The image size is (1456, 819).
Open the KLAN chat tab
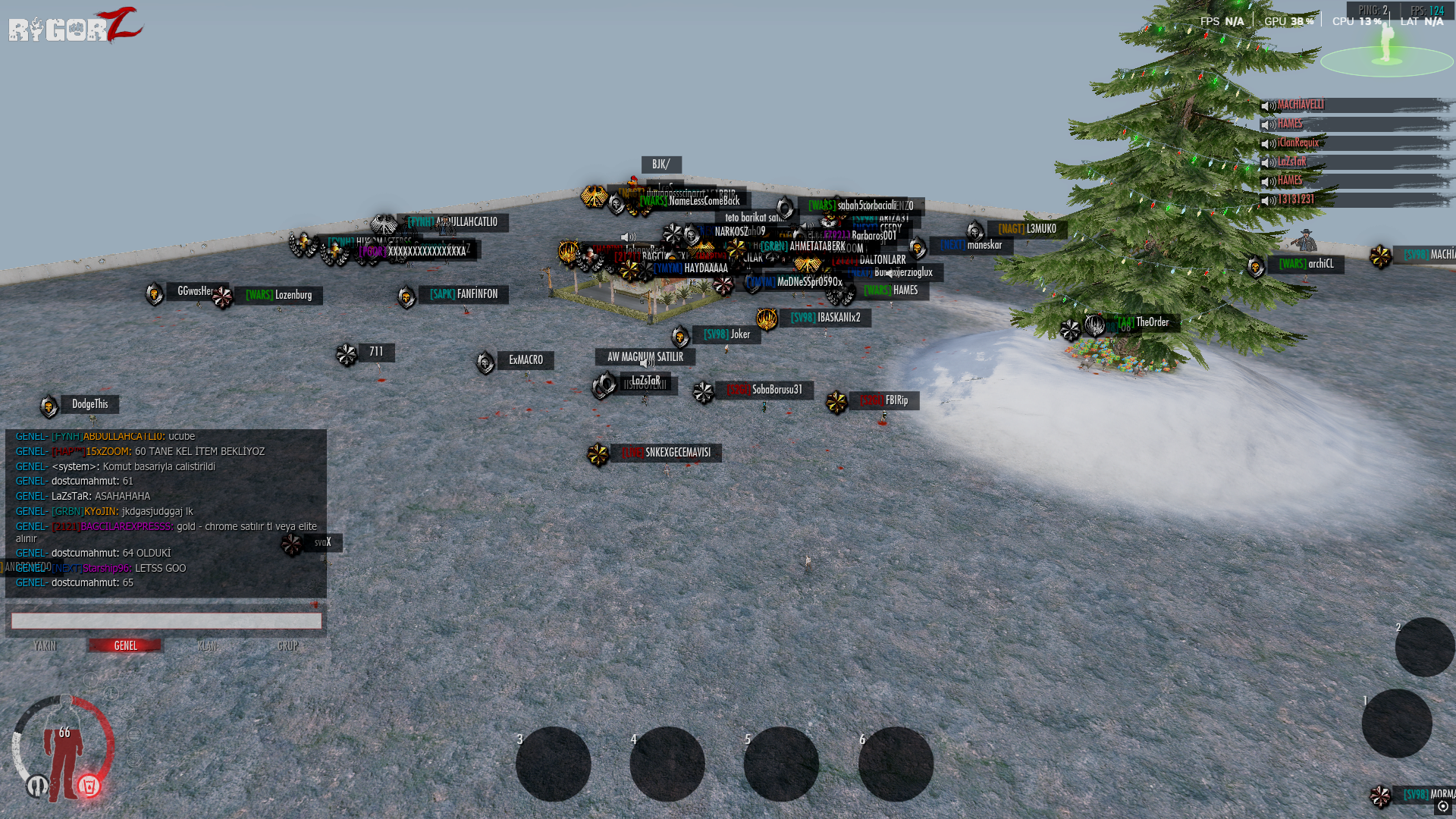click(206, 646)
